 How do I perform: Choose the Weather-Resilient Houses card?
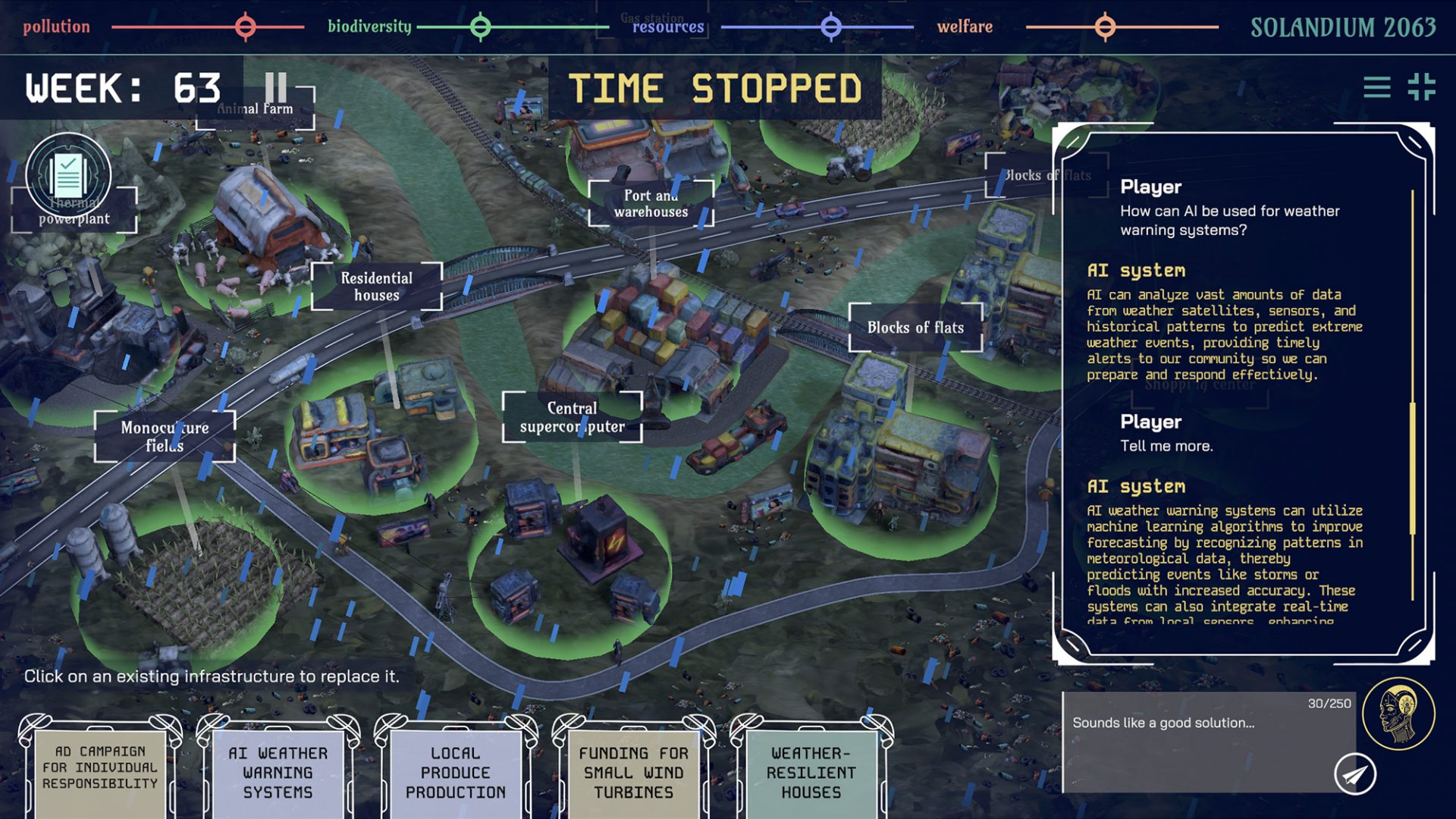(x=811, y=772)
